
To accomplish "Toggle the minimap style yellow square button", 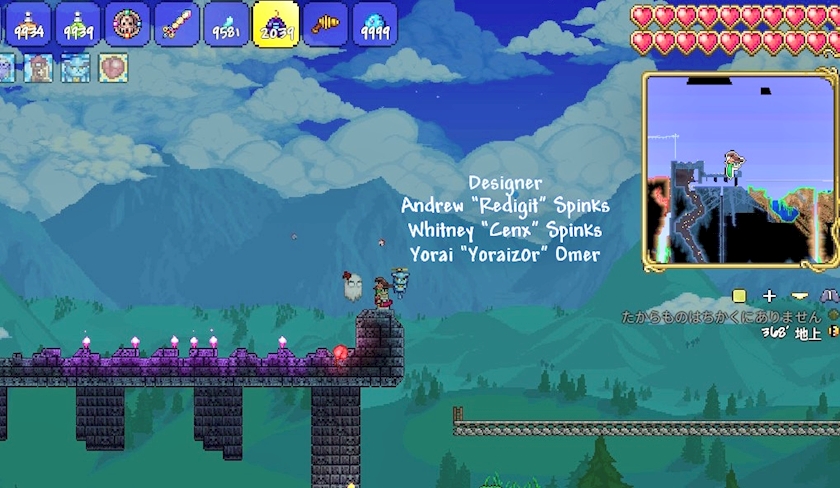I will click(x=739, y=296).
